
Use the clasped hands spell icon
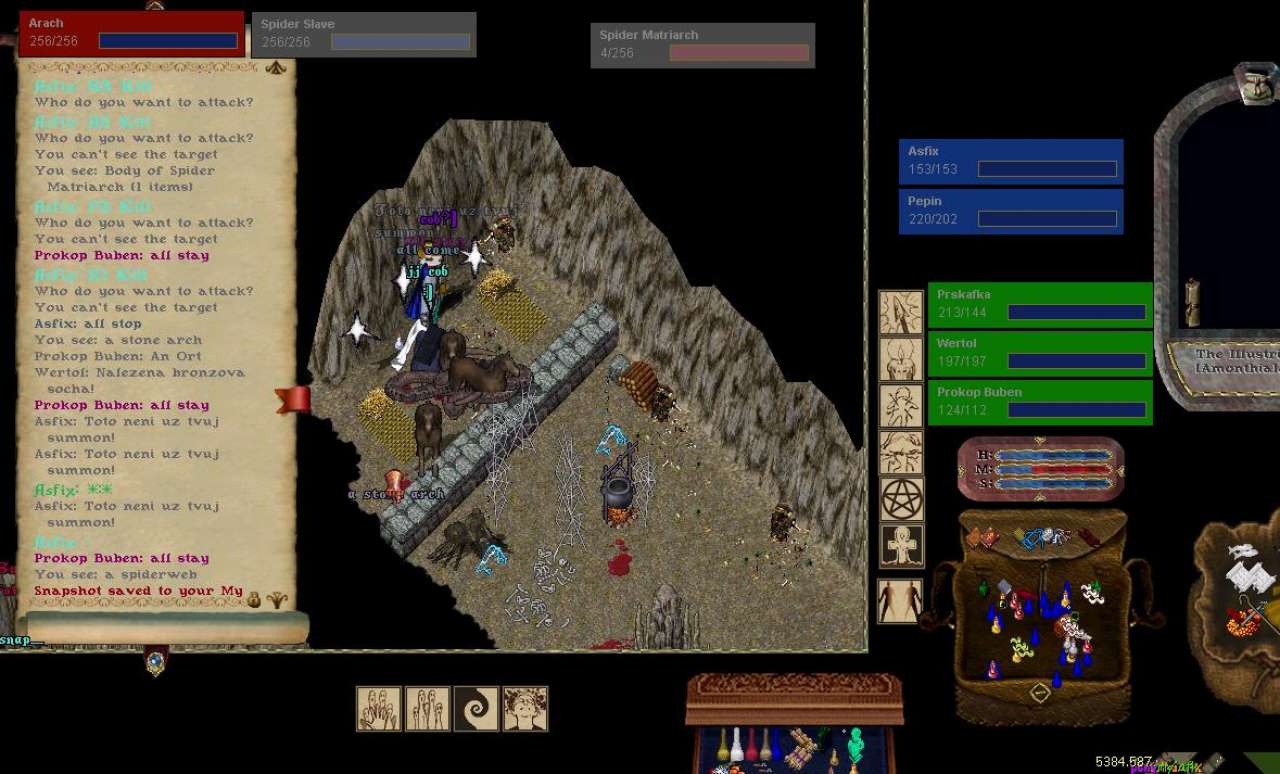(x=379, y=708)
